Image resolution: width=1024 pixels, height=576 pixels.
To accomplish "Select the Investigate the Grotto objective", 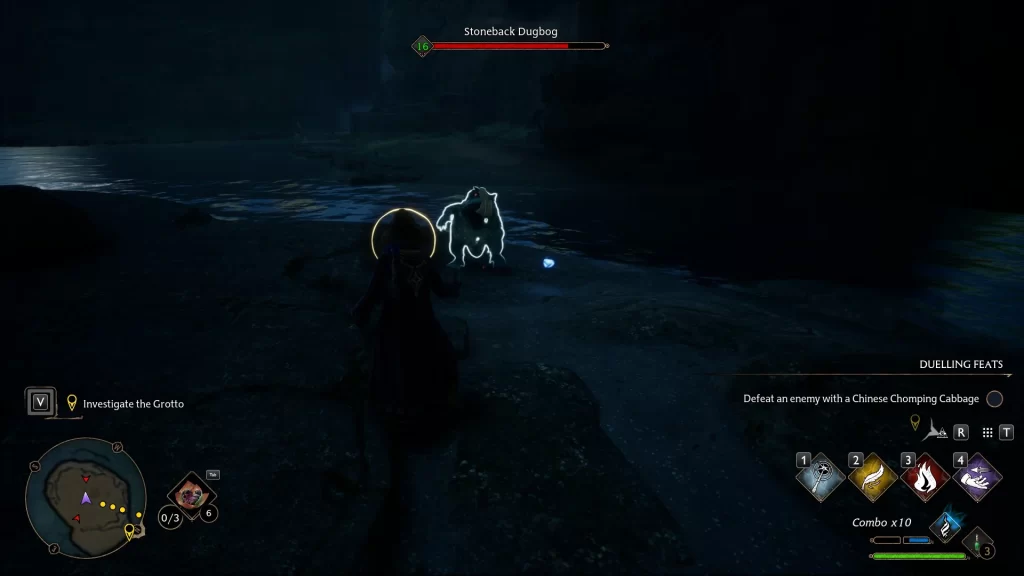I will (133, 404).
